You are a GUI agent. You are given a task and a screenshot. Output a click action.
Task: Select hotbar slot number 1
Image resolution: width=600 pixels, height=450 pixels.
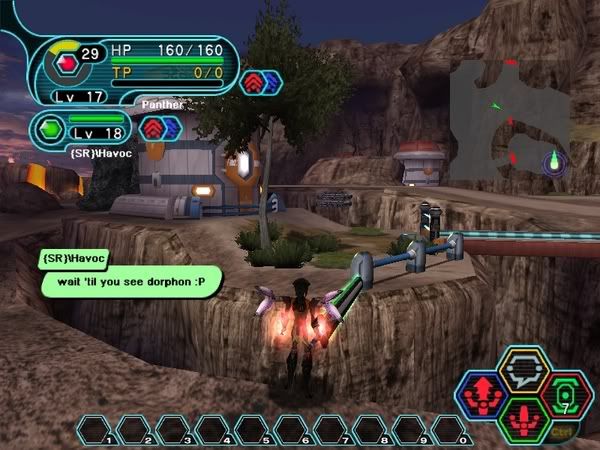coord(96,430)
